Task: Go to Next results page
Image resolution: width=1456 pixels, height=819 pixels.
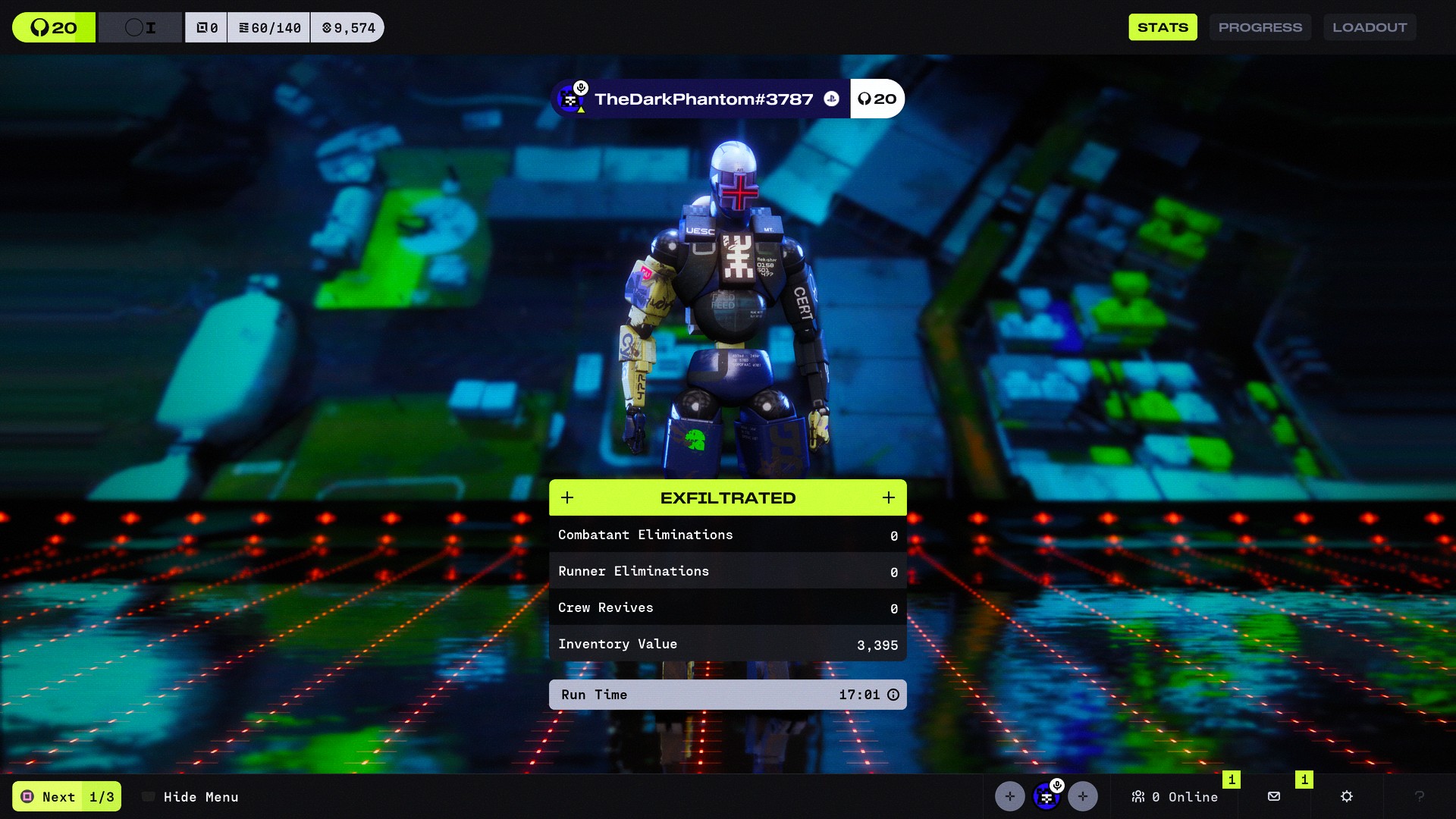Action: [x=67, y=796]
